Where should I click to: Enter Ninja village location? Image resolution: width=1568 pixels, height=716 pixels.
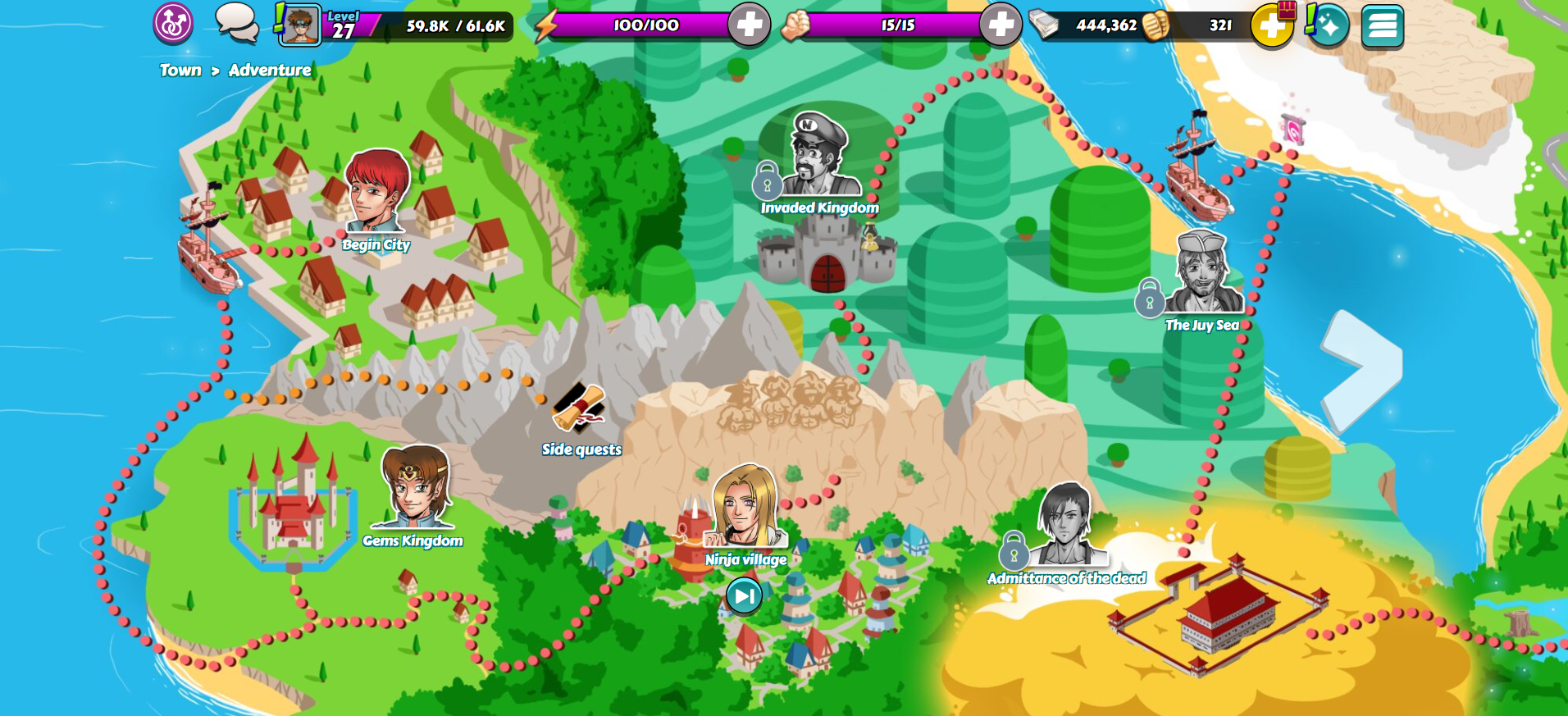pyautogui.click(x=745, y=510)
